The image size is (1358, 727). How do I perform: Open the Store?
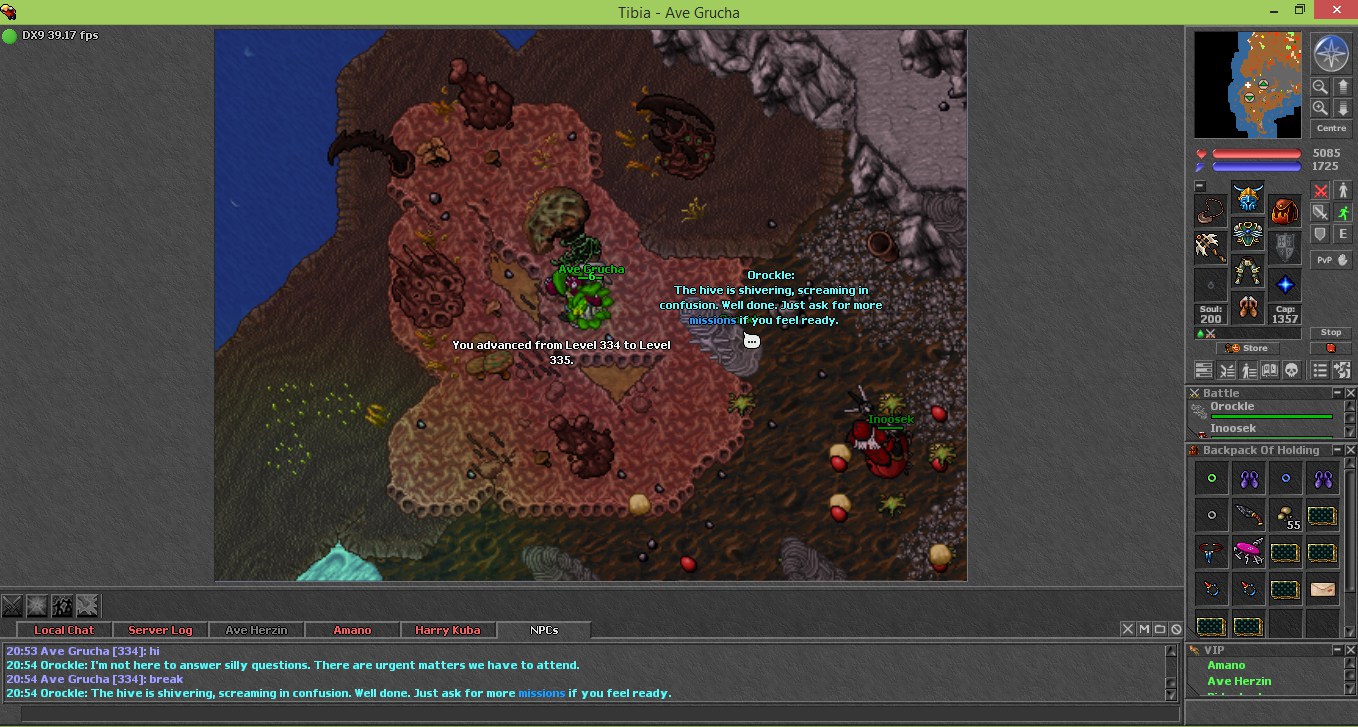[x=1247, y=348]
